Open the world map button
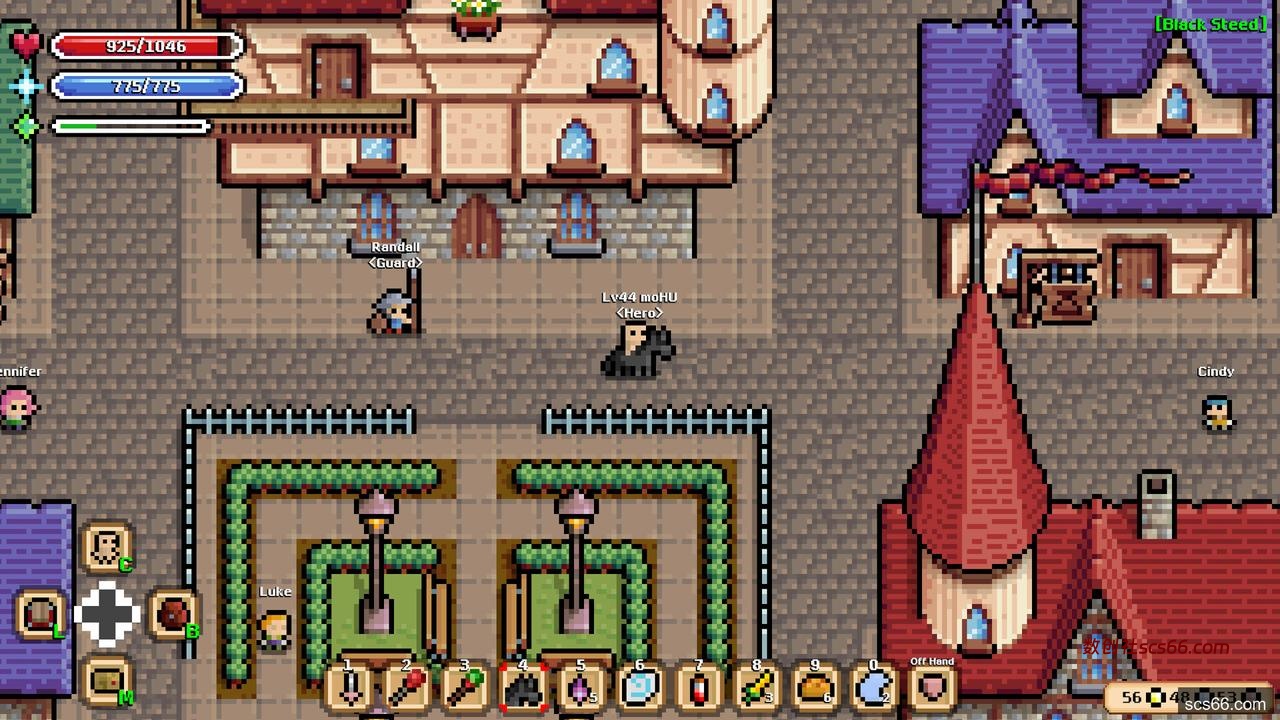Screen dimensions: 1280x720 click(x=106, y=681)
